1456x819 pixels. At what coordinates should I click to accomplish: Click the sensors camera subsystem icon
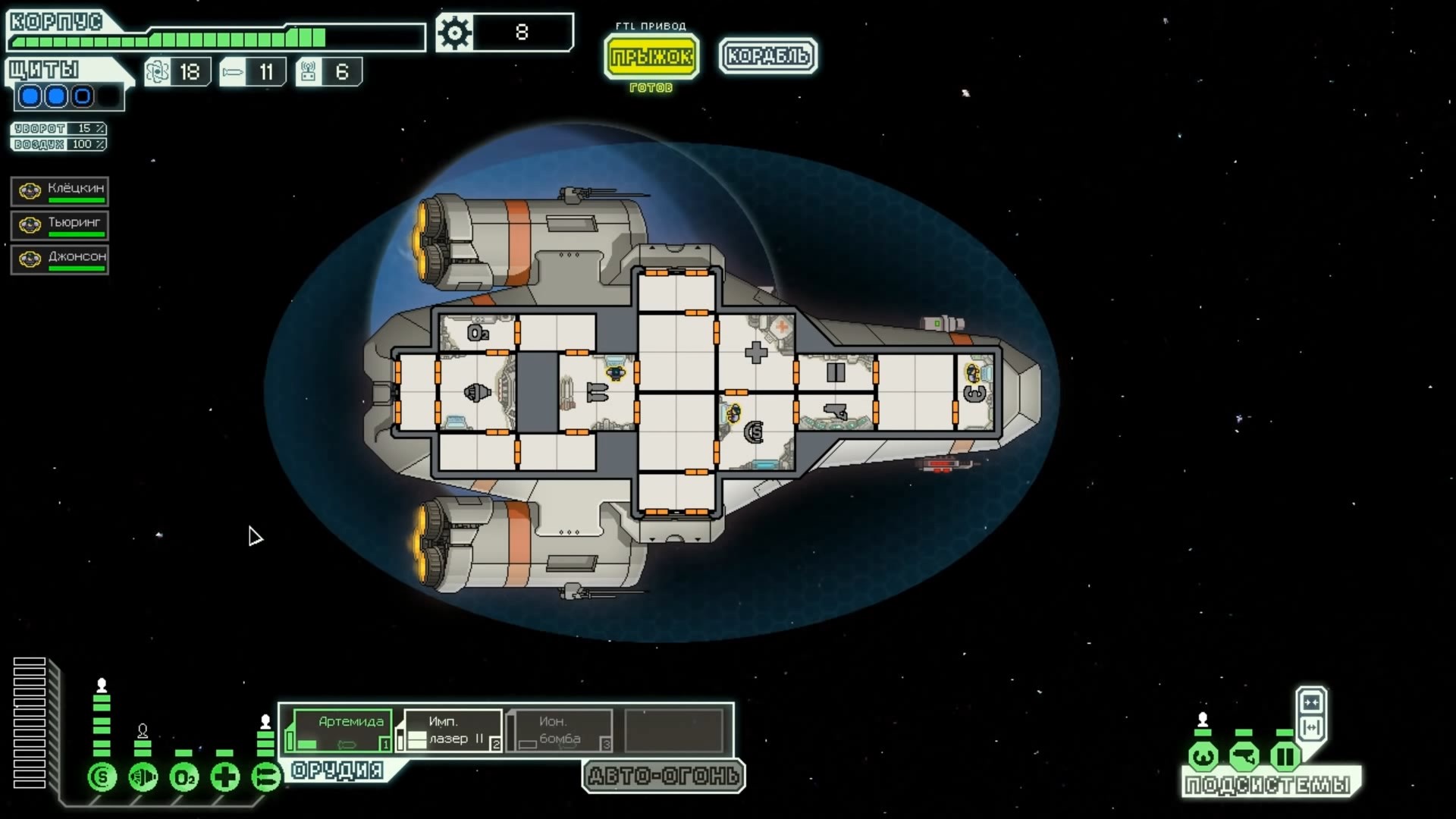[1244, 756]
